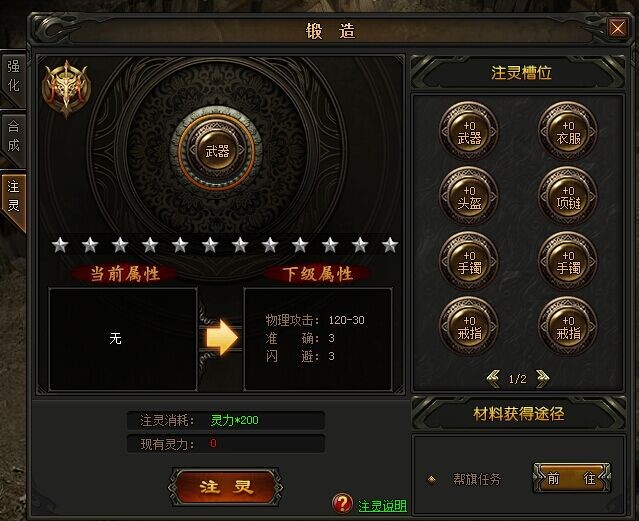Open the 合成 tab
This screenshot has width=639, height=521.
click(13, 137)
